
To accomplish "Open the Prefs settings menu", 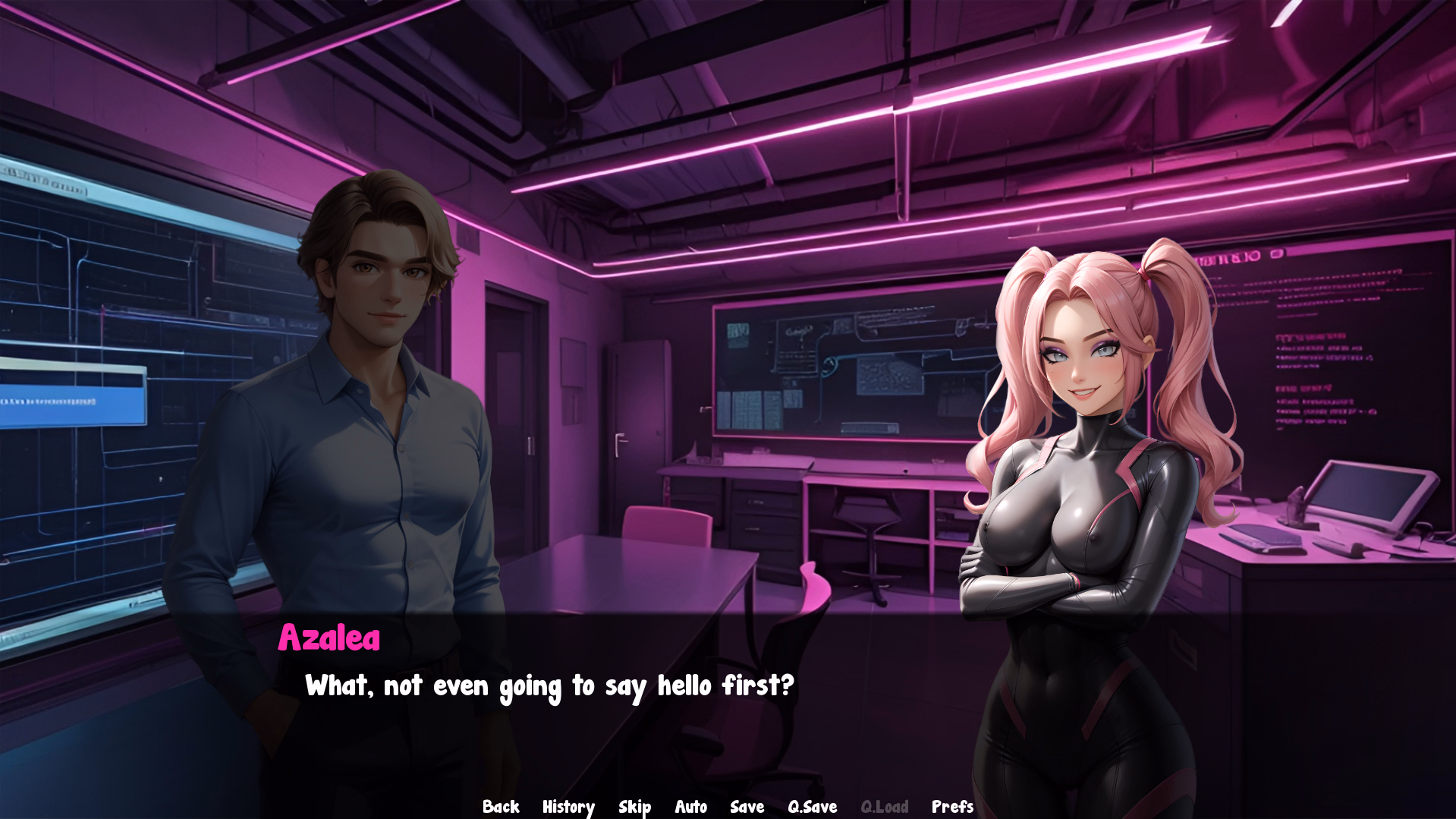I will [x=952, y=807].
